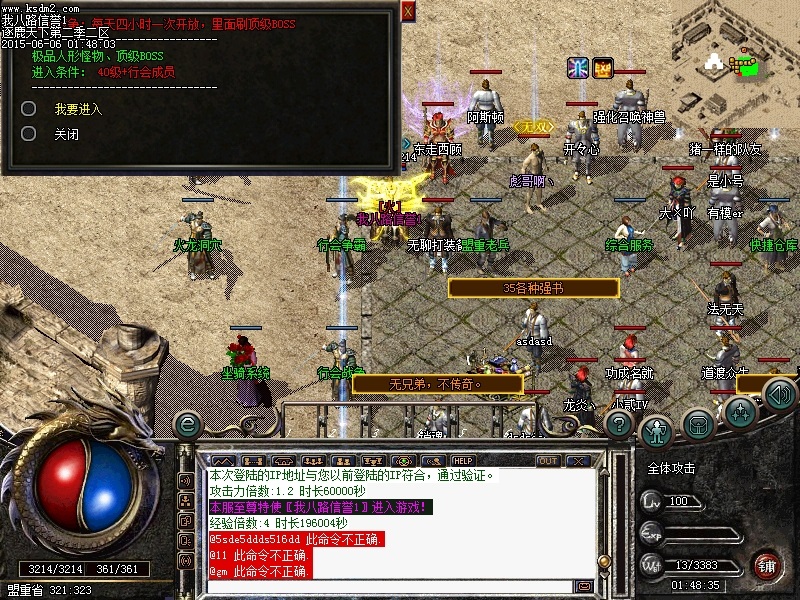Screen dimensions: 800x600
Task: Click the 全体攻击 attack mode label
Action: 672,468
